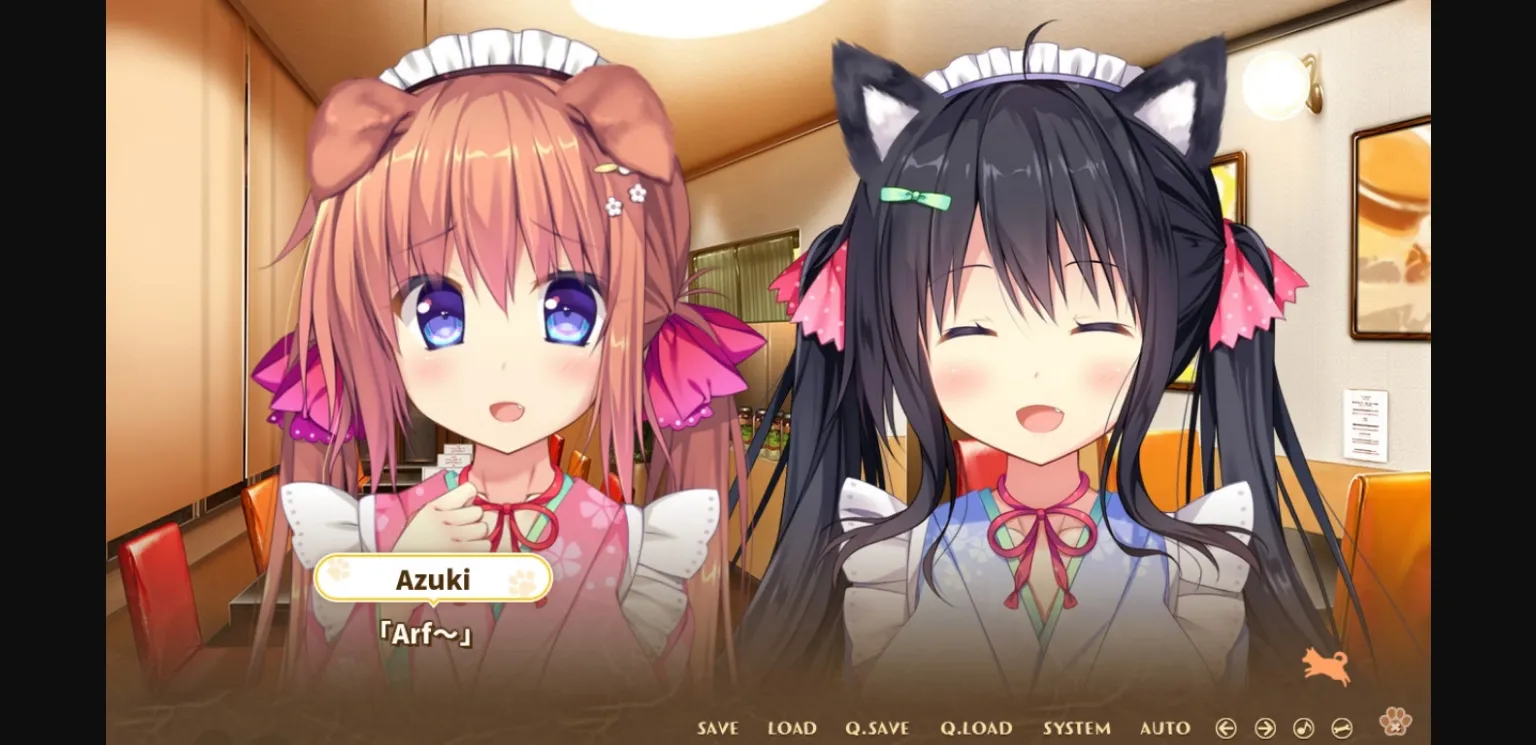Open the backlog with the left arrow icon
1536x745 pixels.
(1225, 727)
